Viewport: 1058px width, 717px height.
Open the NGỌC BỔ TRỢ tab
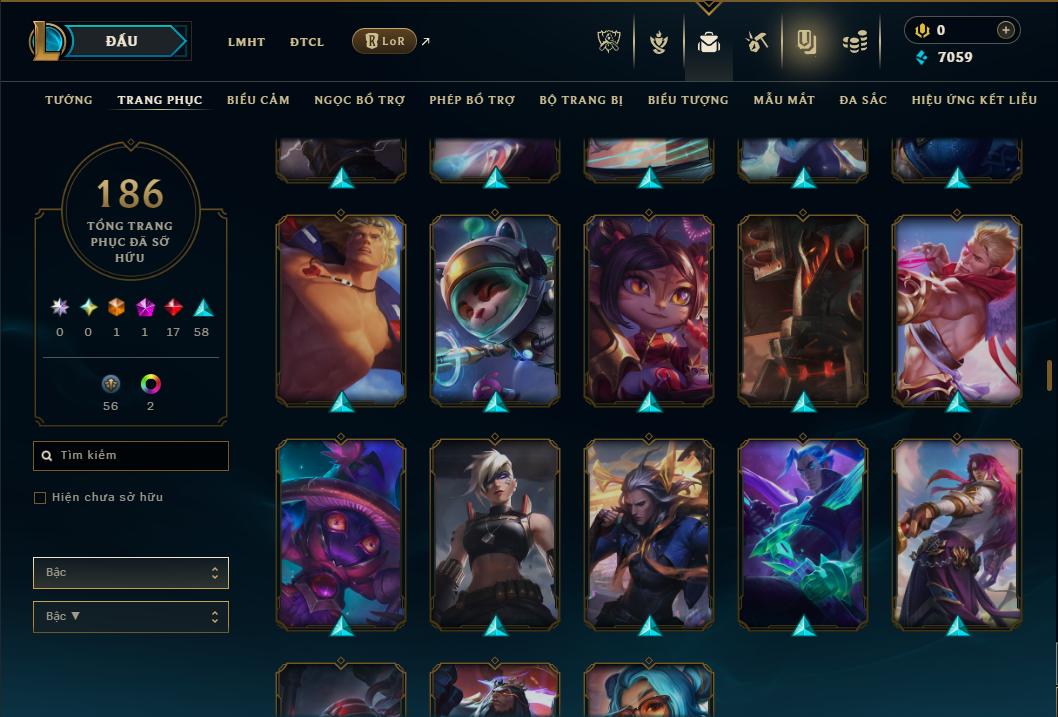click(359, 100)
